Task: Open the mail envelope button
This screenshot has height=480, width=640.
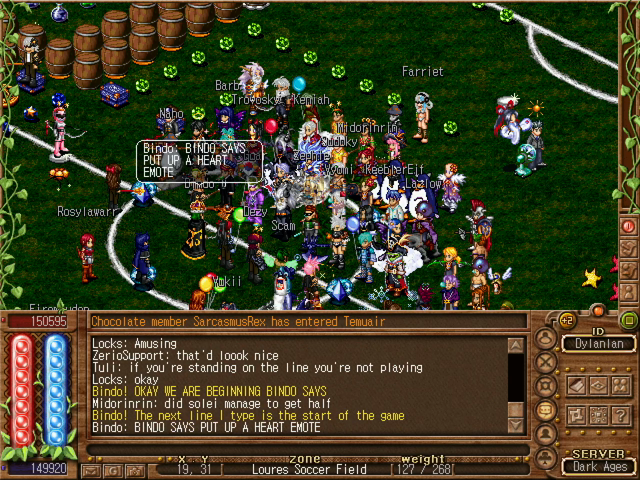Action: [91, 469]
